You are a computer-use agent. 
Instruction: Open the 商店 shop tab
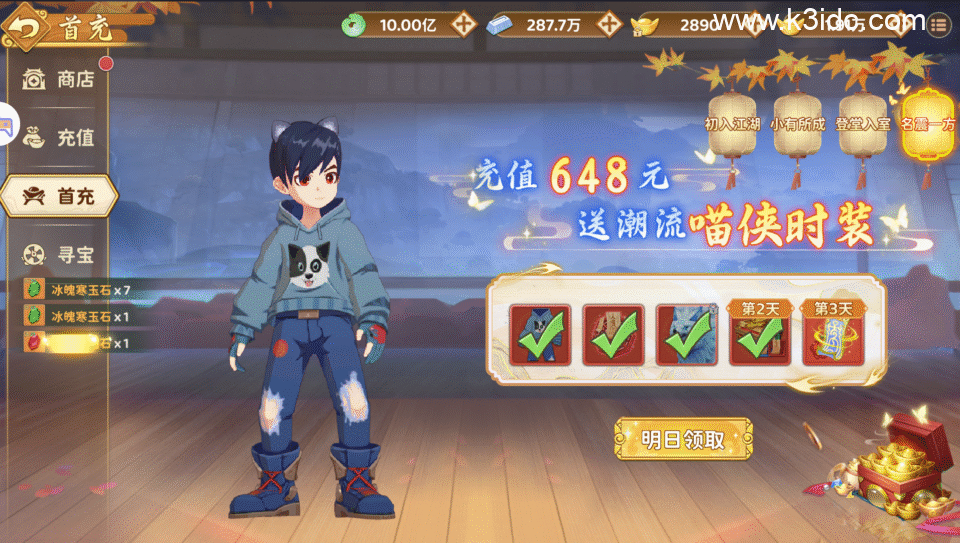(60, 79)
